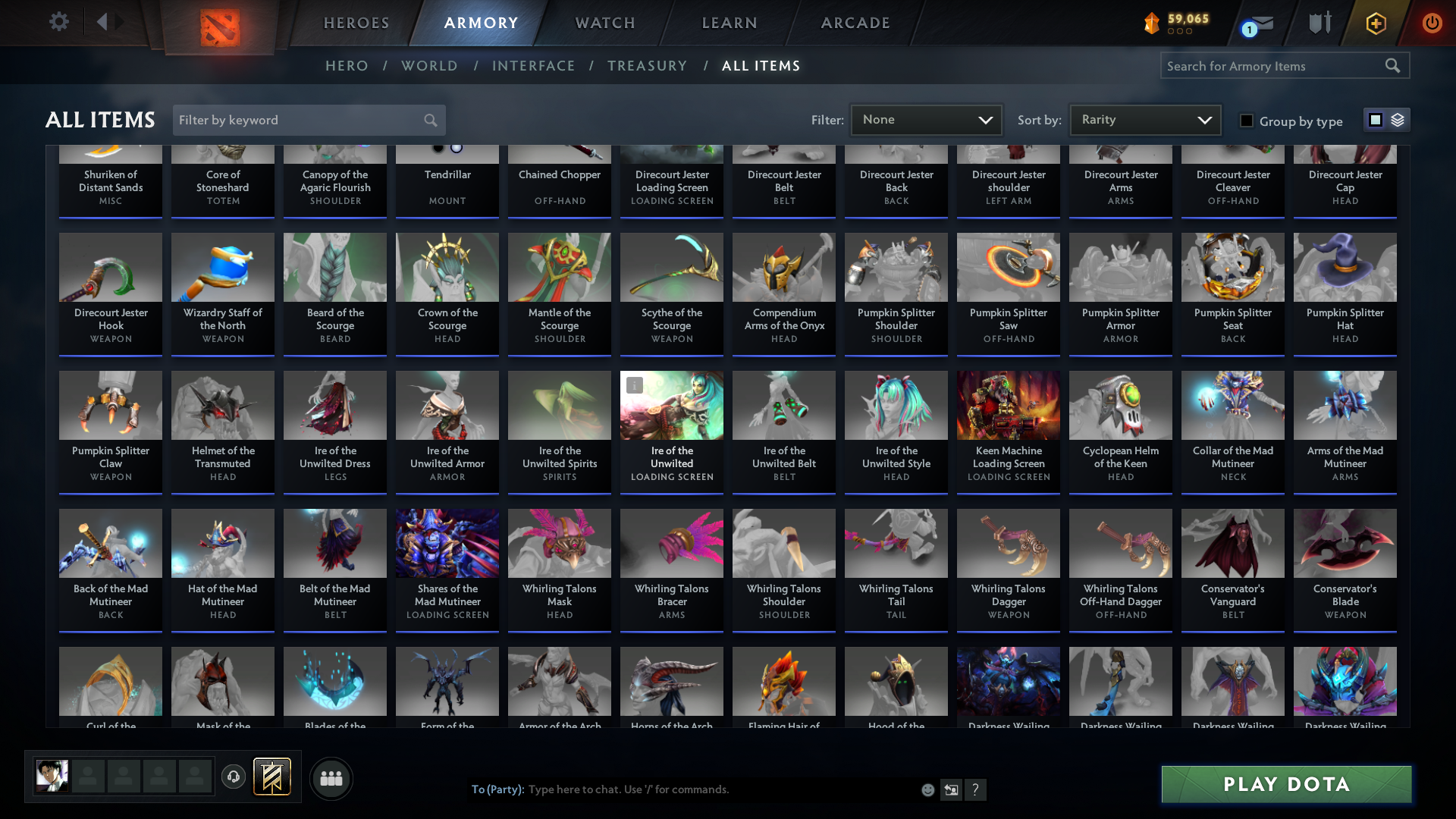Open the settings gear
Viewport: 1456px width, 819px height.
point(58,22)
